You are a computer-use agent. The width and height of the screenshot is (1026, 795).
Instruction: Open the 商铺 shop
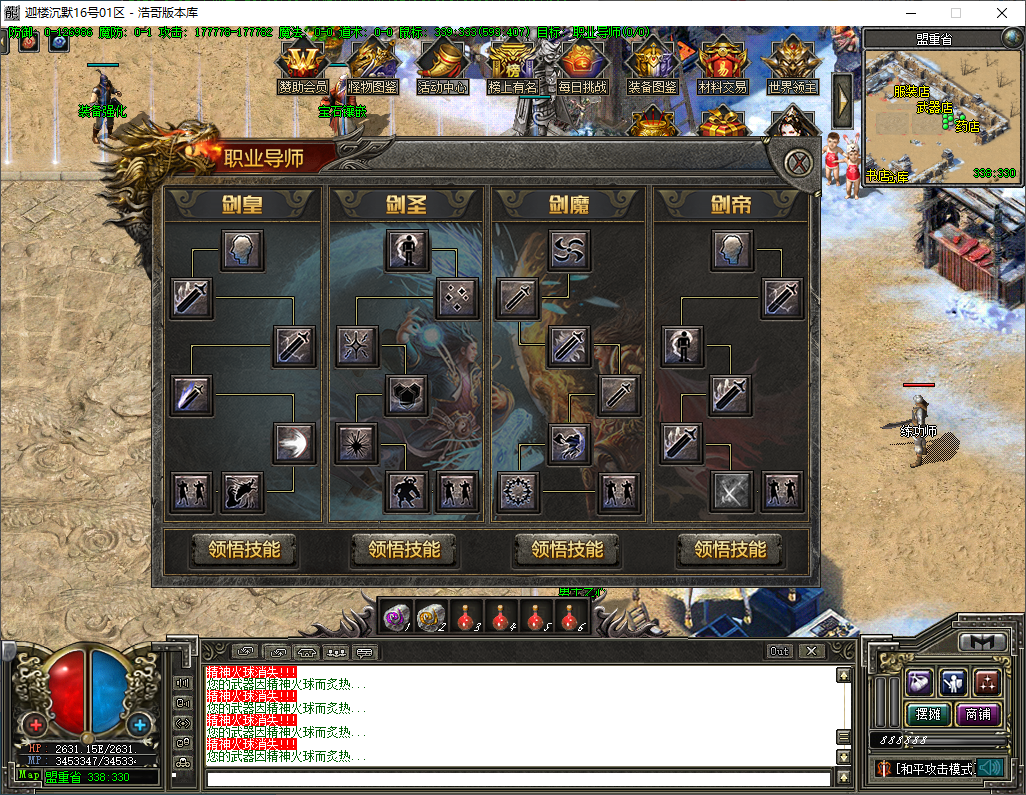click(978, 715)
